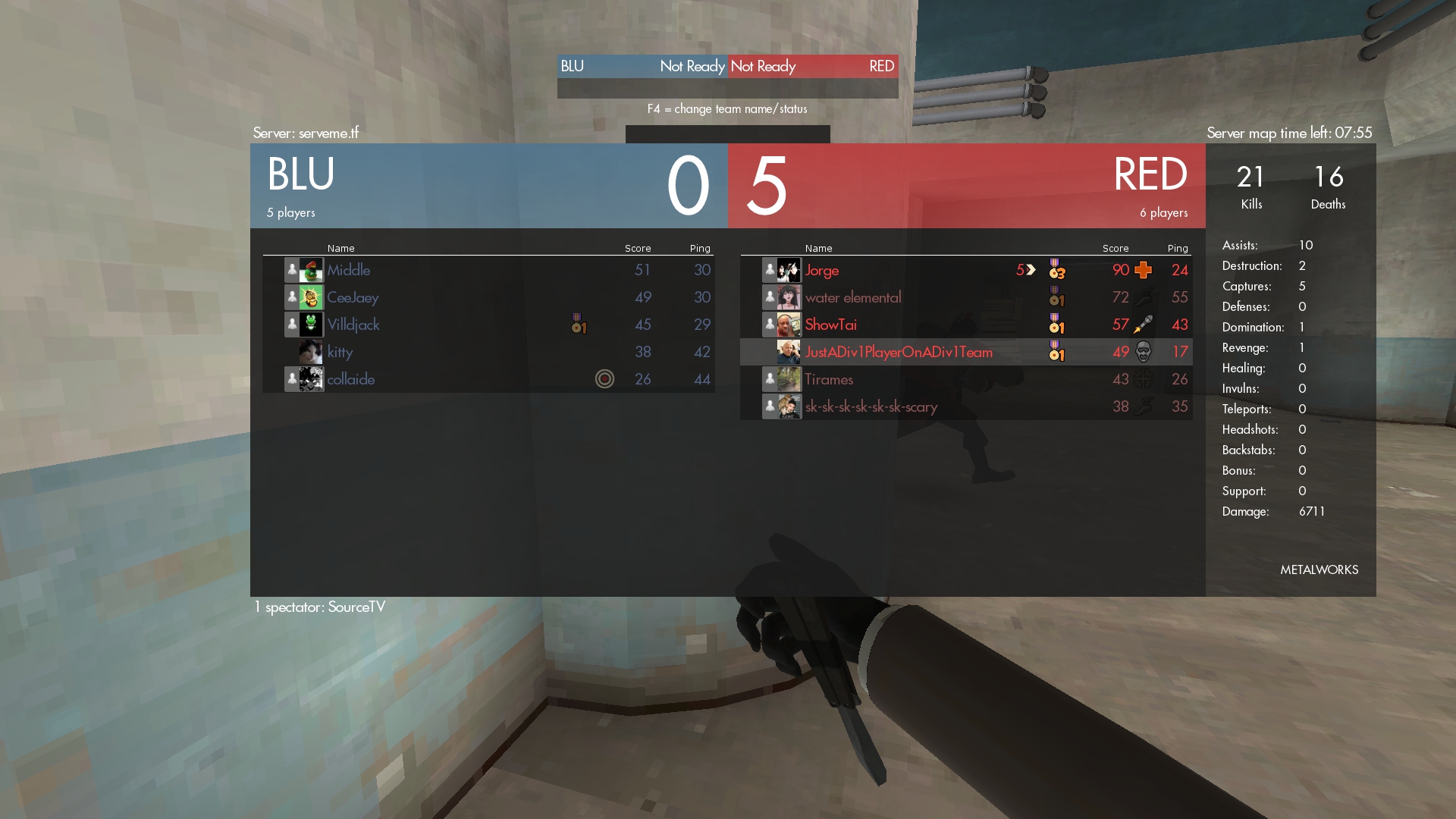Select Villdjack's player row
1456x819 pixels.
[x=353, y=325]
